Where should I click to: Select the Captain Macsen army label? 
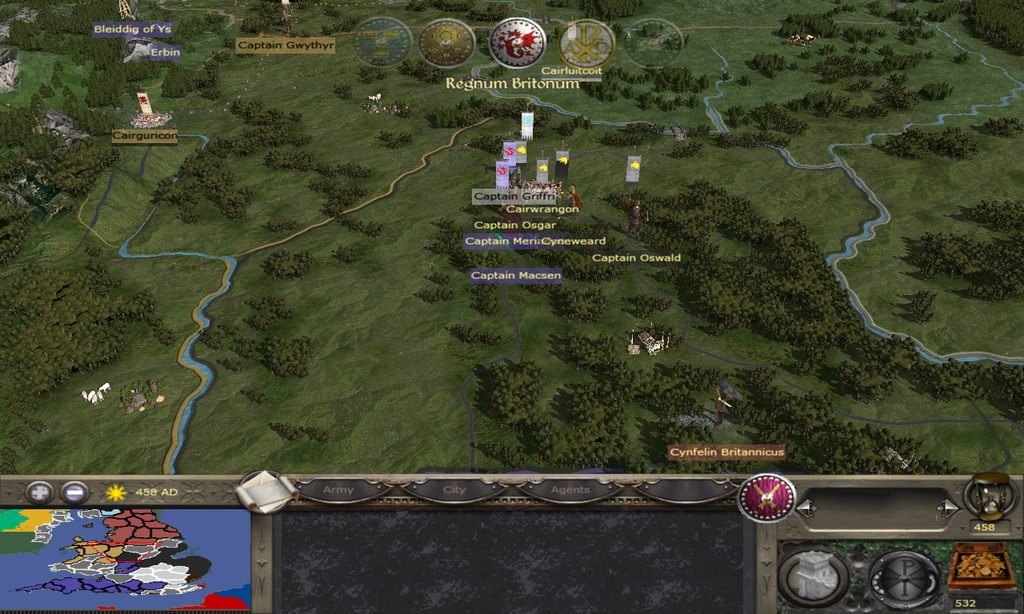coord(515,275)
